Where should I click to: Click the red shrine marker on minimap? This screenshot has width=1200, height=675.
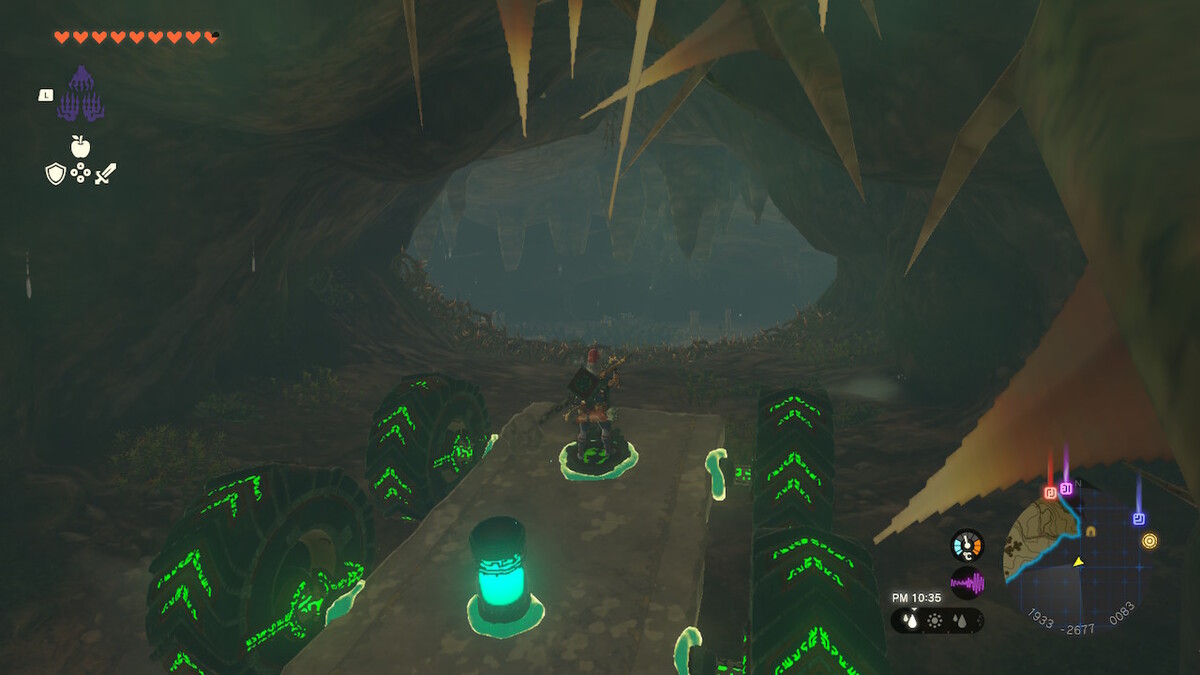point(1050,493)
